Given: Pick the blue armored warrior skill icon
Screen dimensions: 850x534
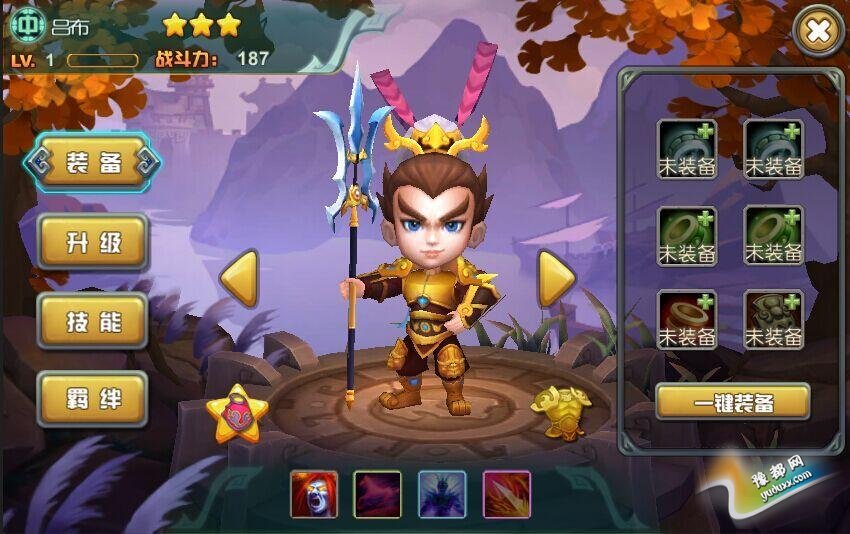Looking at the screenshot, I should coord(442,494).
